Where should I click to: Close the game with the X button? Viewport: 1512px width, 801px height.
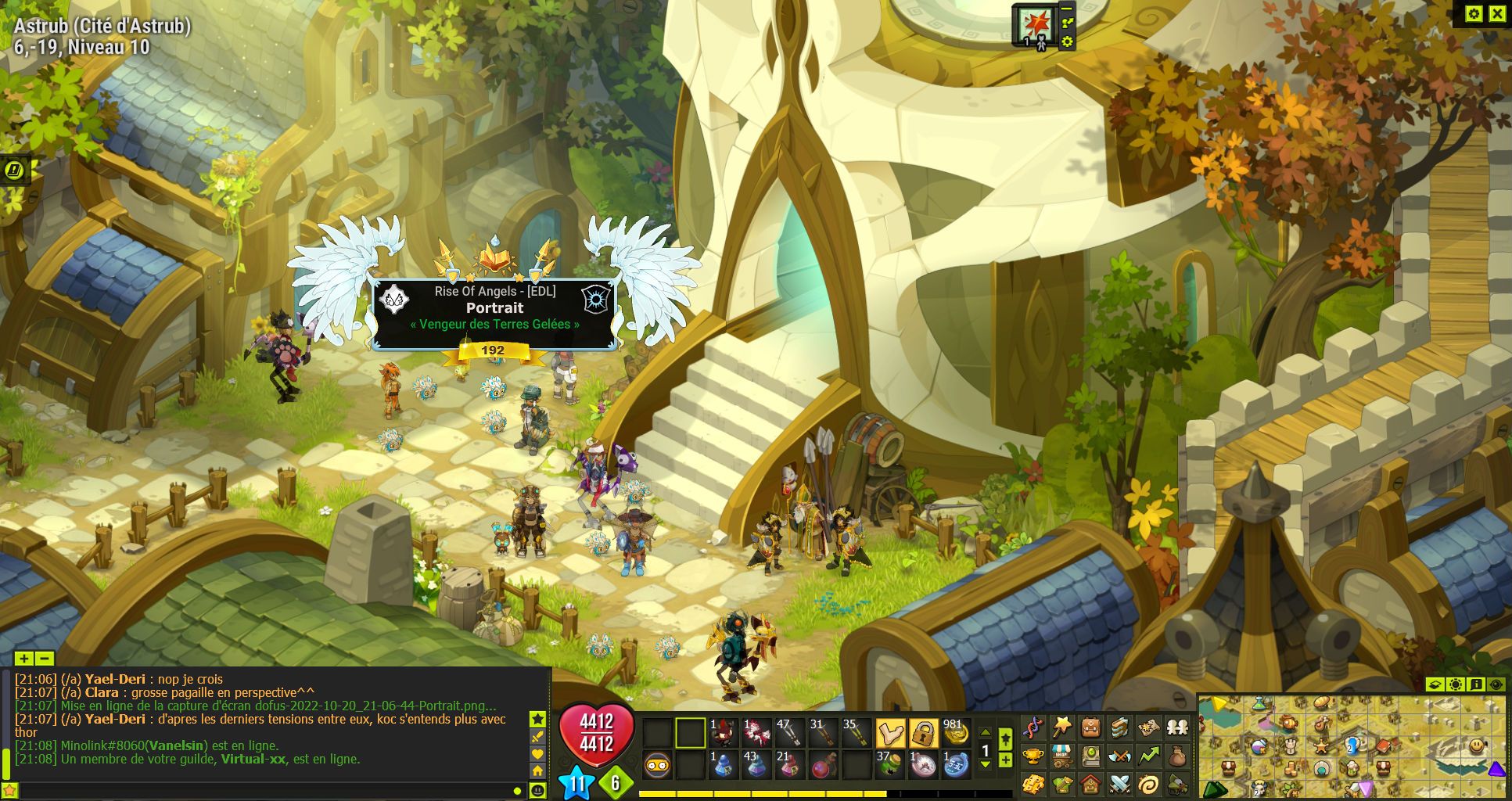coord(1497,13)
